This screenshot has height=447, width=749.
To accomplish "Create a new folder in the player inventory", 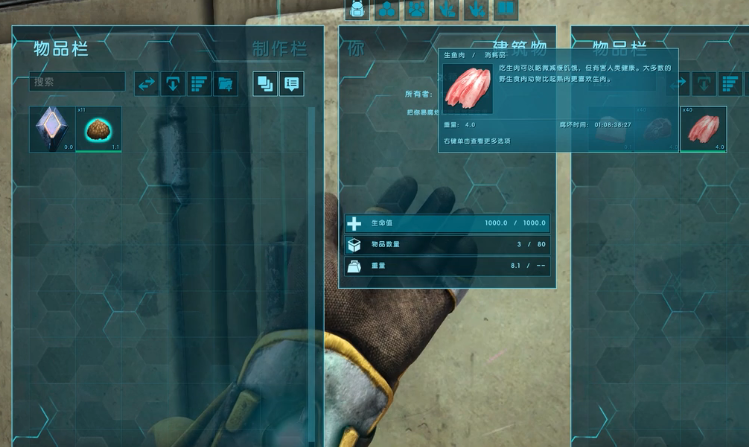I will pyautogui.click(x=225, y=84).
